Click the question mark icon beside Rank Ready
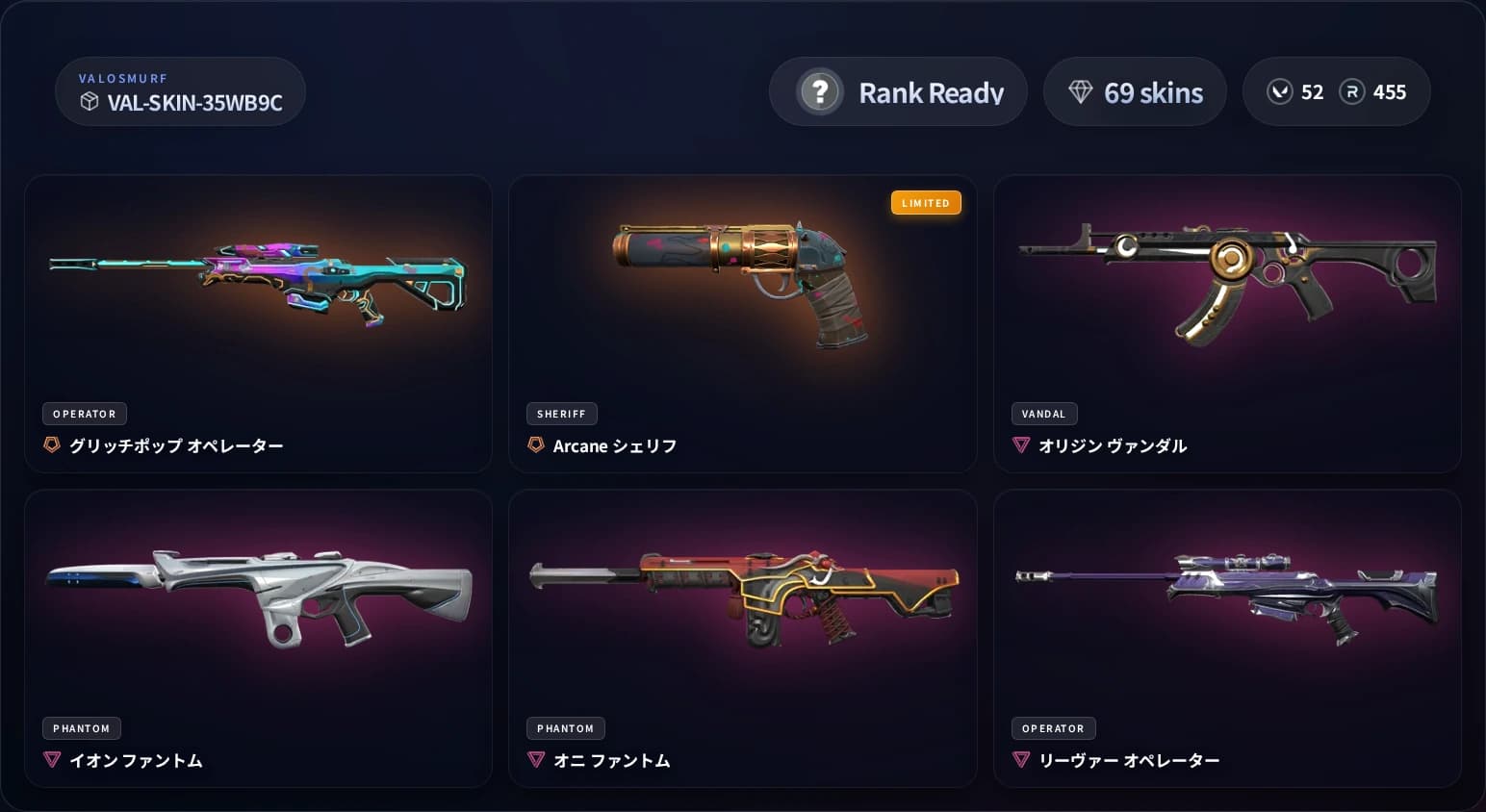The image size is (1486, 812). [819, 92]
